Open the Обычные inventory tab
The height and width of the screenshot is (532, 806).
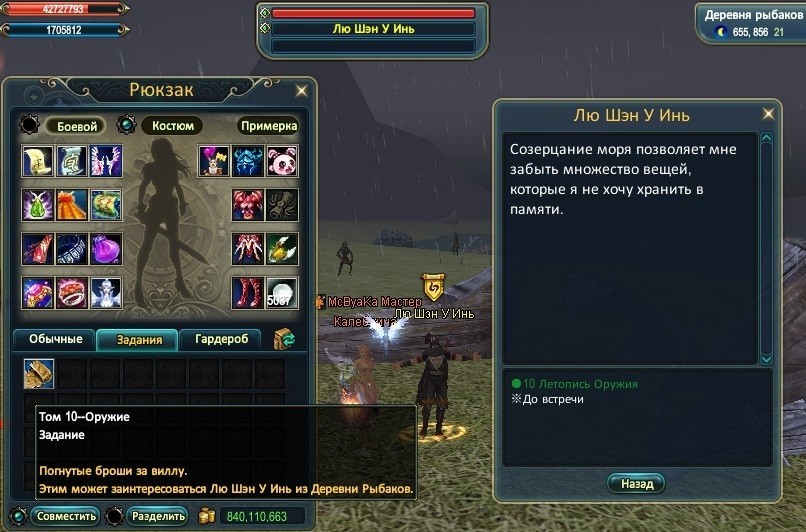coord(54,340)
